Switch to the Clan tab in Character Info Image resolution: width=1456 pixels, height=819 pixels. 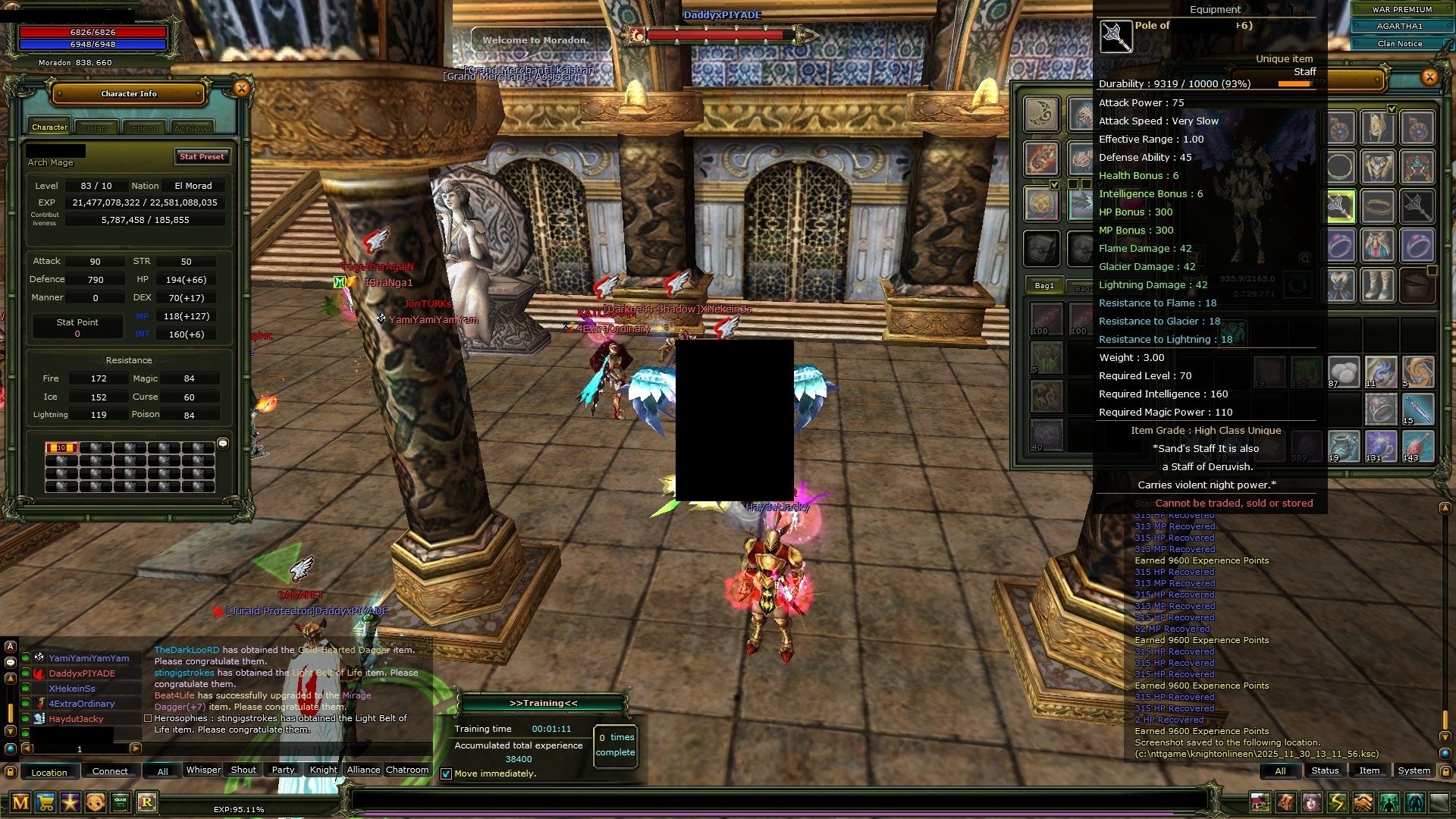[96, 127]
